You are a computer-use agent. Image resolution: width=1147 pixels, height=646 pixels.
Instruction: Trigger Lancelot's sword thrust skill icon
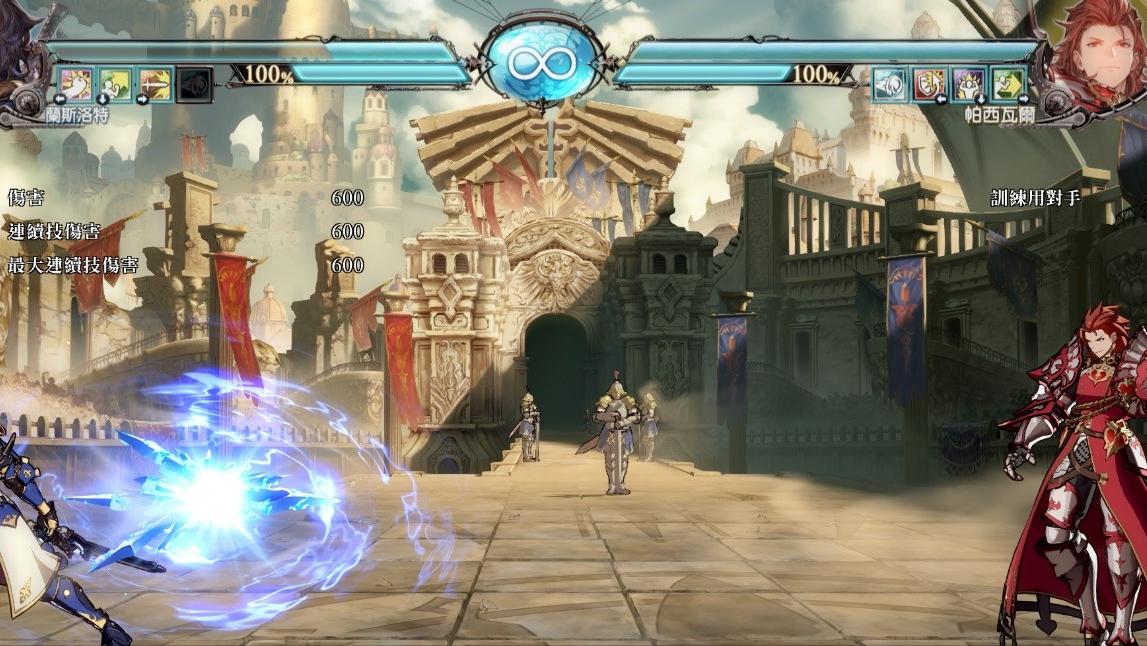155,84
